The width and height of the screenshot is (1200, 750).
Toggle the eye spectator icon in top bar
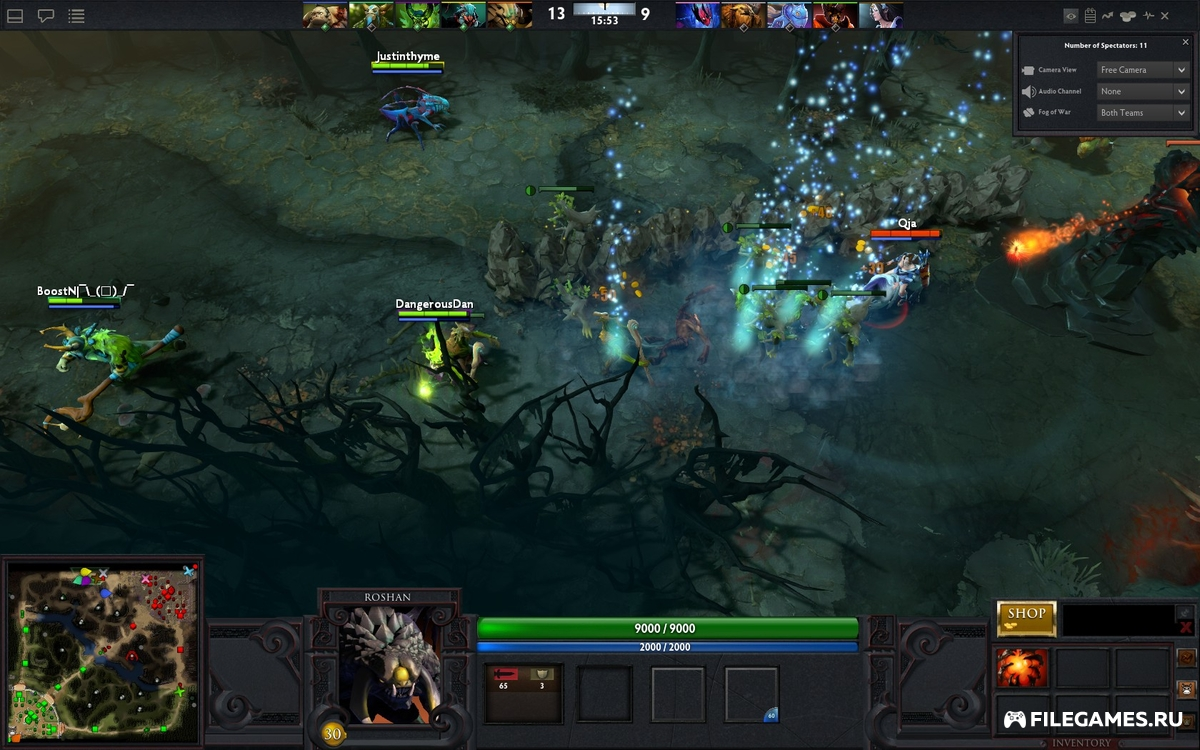point(1071,16)
